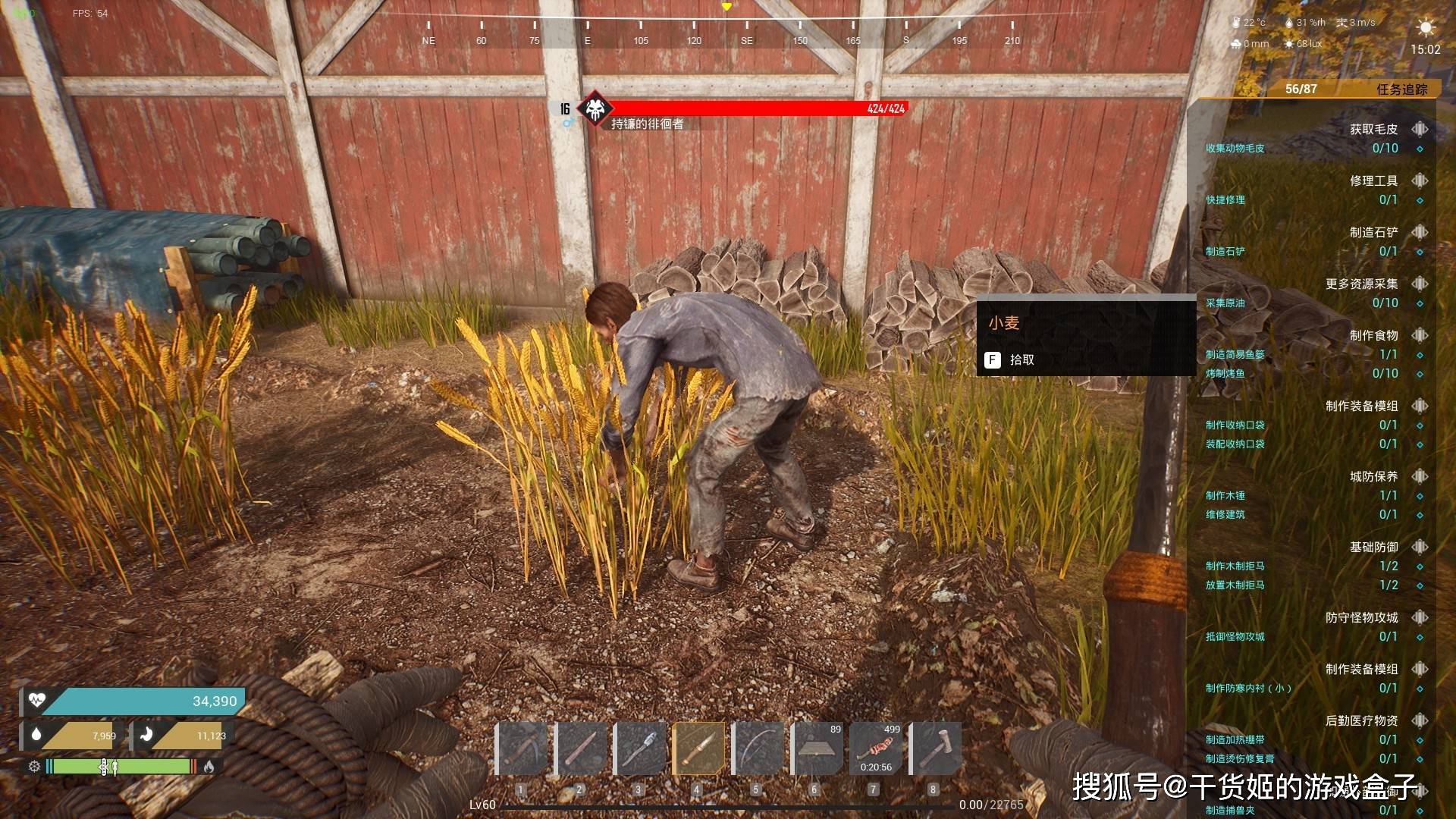Click the gear icon beside the stamina bar
1456x819 pixels.
(34, 767)
